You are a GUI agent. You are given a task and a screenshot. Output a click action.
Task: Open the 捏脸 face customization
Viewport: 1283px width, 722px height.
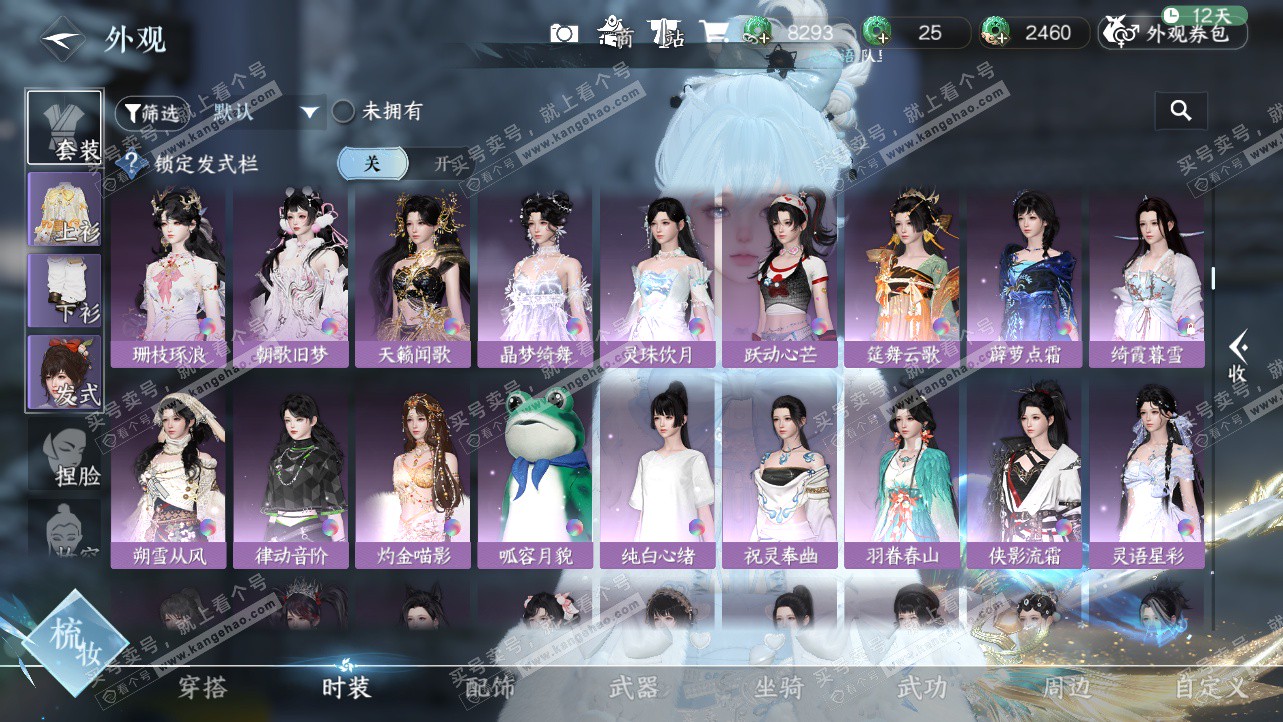(x=65, y=458)
